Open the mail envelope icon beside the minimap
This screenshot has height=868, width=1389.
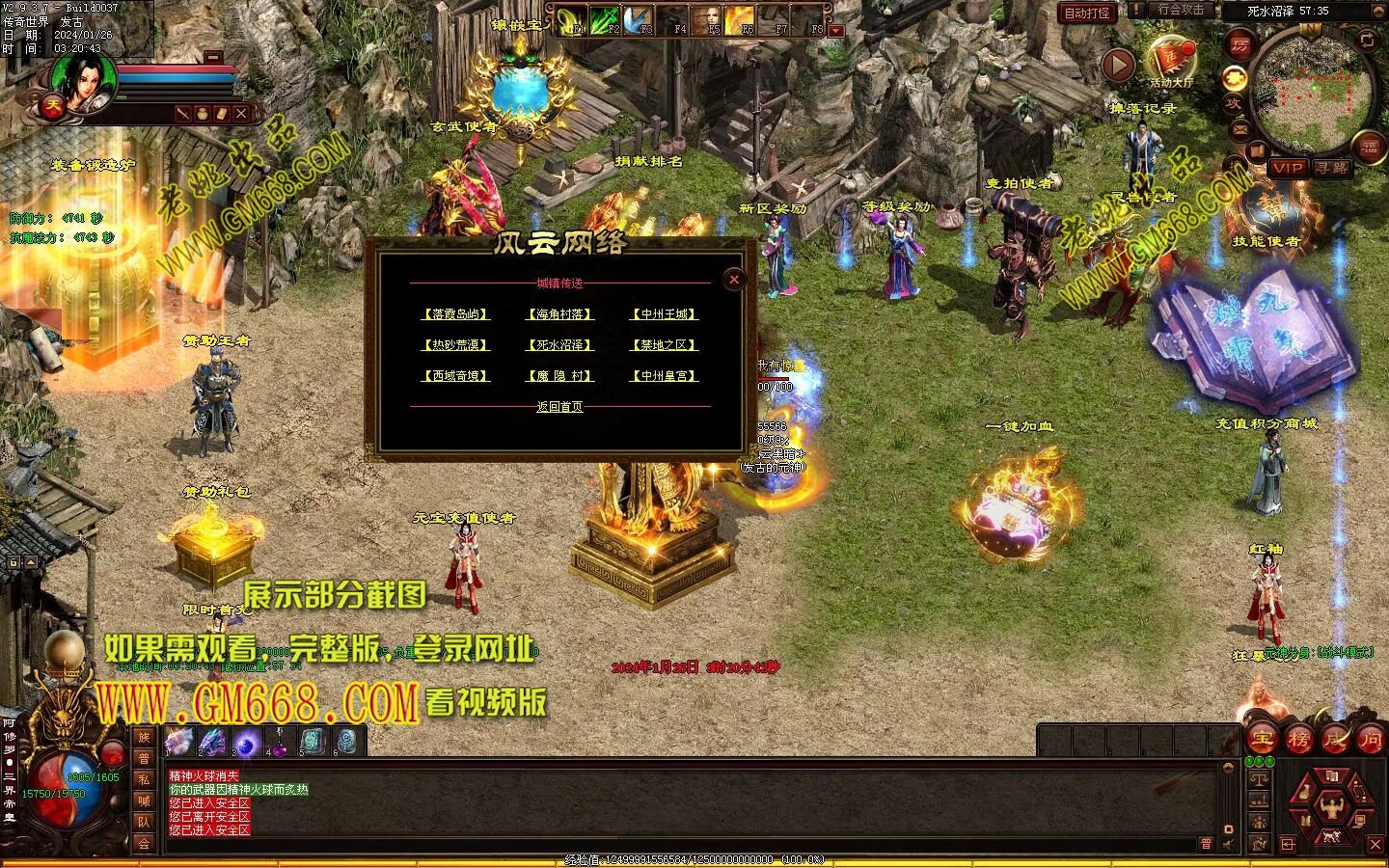1240,129
